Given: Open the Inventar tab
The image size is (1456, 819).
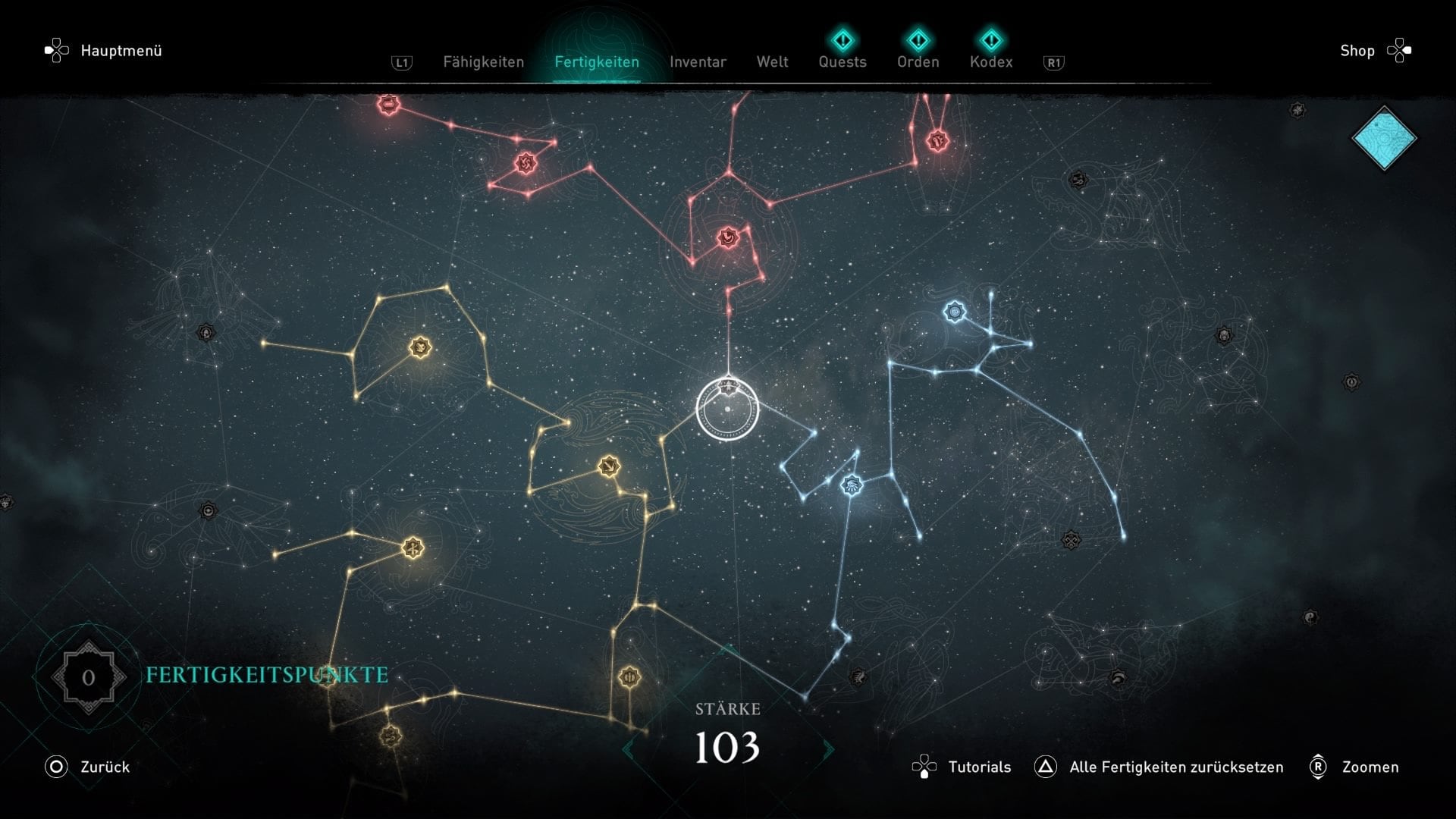Looking at the screenshot, I should coord(698,62).
